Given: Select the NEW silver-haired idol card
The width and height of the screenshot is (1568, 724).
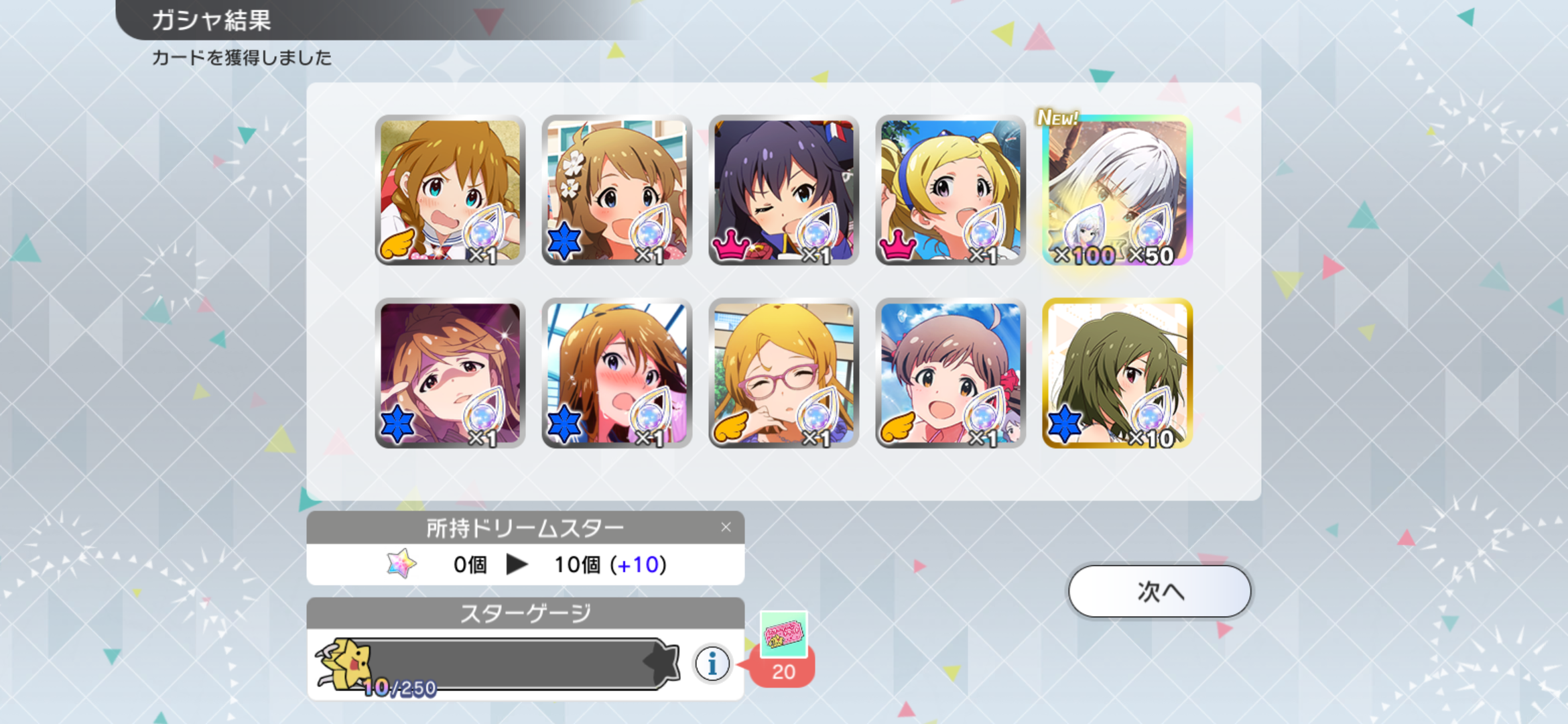Looking at the screenshot, I should tap(1117, 190).
